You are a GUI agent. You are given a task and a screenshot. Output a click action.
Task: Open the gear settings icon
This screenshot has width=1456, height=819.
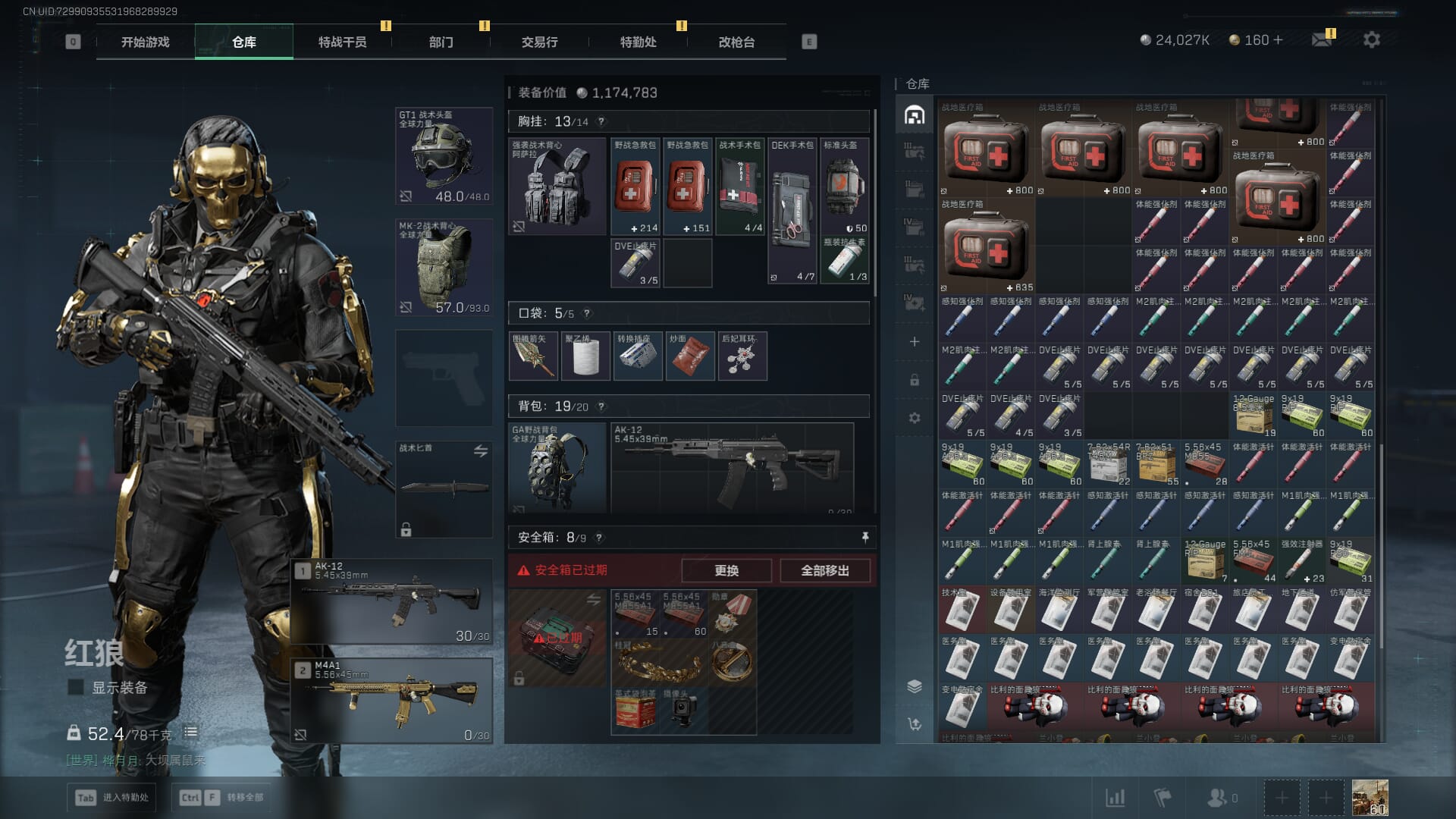coord(1371,39)
